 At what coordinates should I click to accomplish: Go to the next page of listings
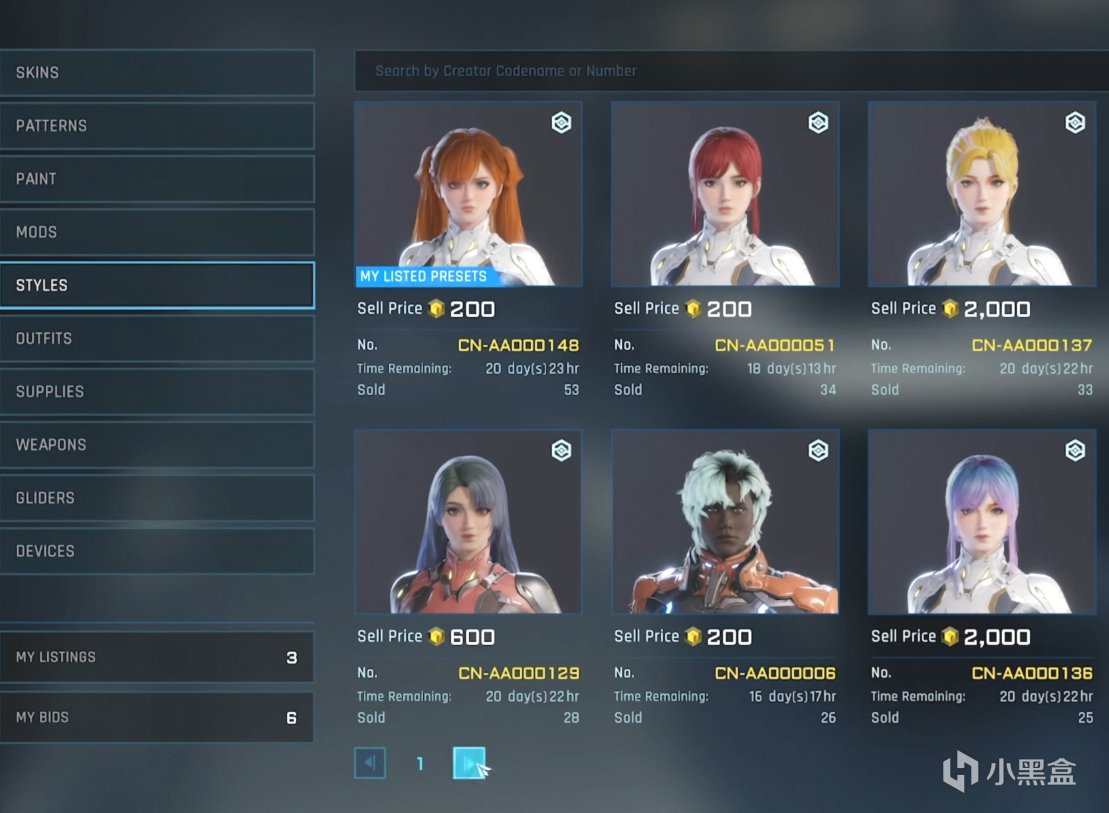pos(469,764)
